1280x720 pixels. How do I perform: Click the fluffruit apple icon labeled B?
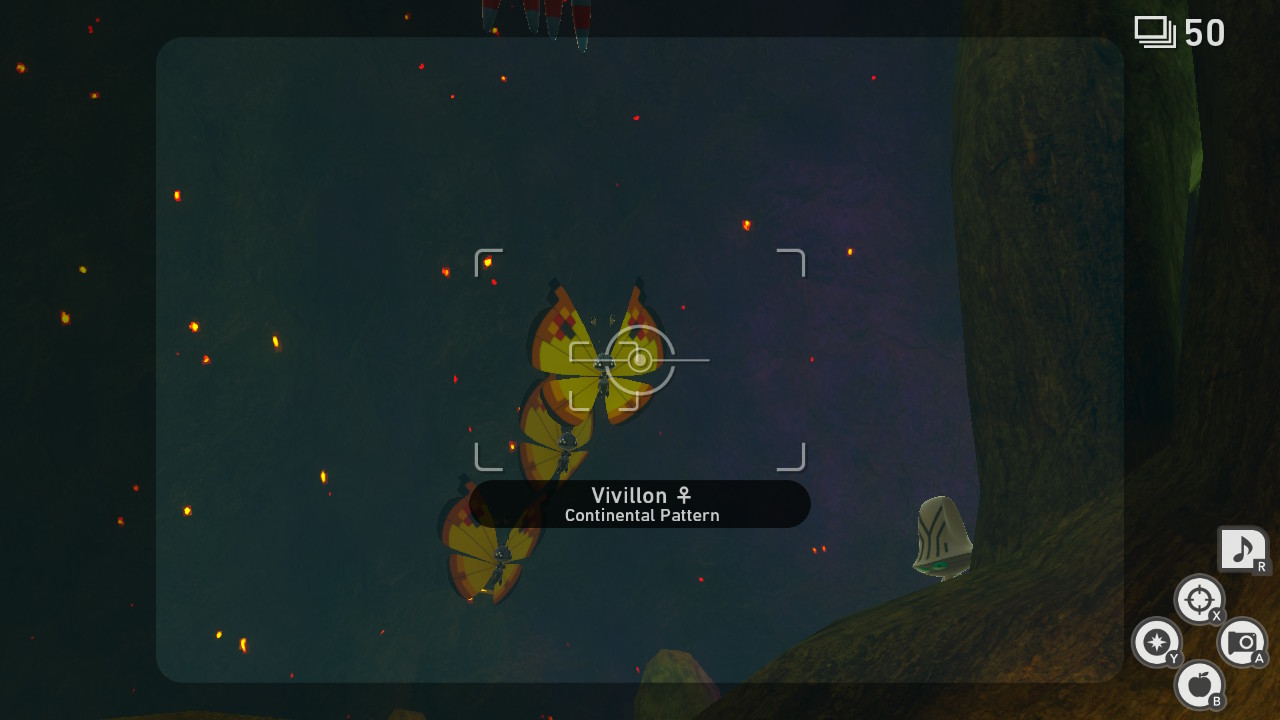[x=1199, y=686]
